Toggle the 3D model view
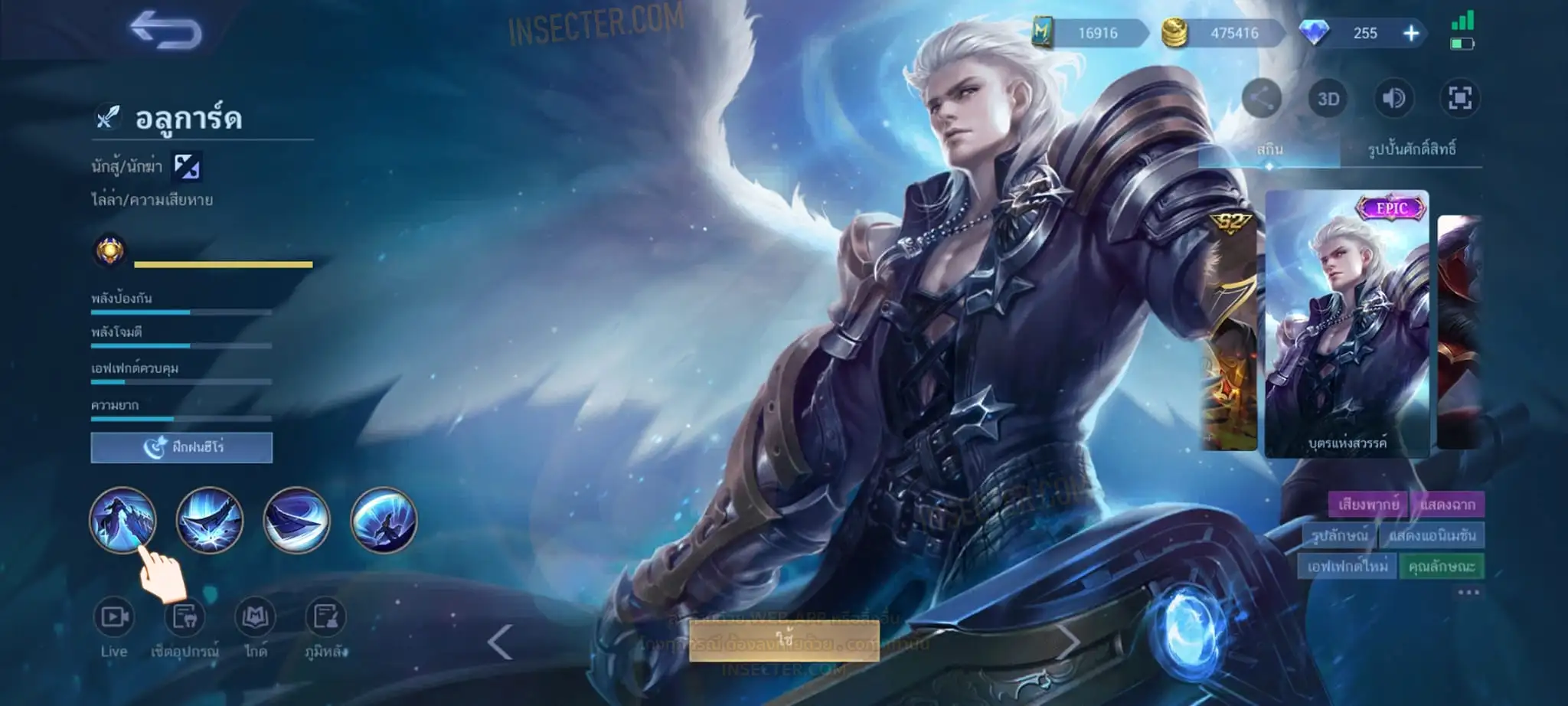This screenshot has width=1568, height=706. tap(1328, 99)
